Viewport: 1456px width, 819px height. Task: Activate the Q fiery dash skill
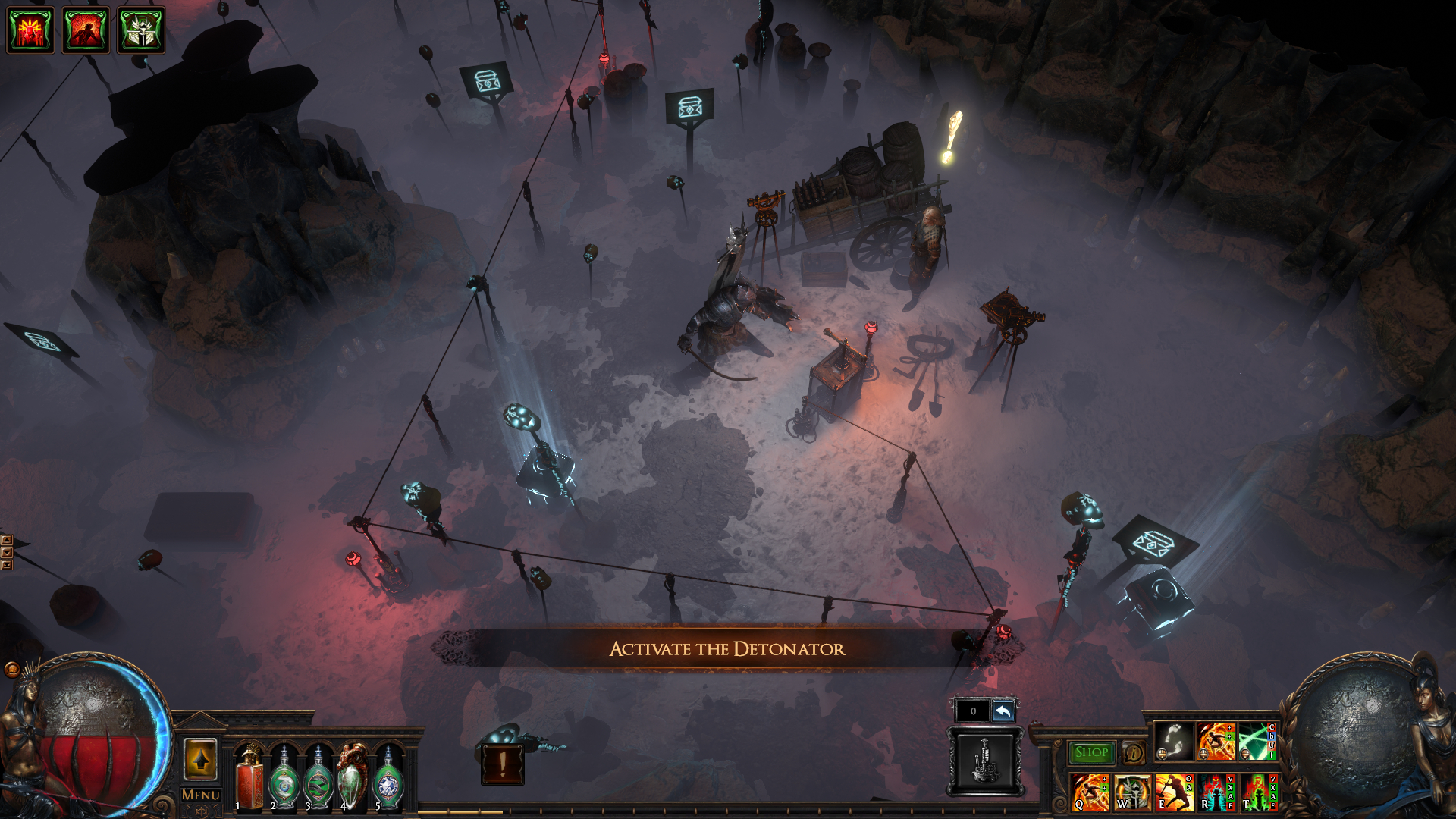(x=1090, y=792)
